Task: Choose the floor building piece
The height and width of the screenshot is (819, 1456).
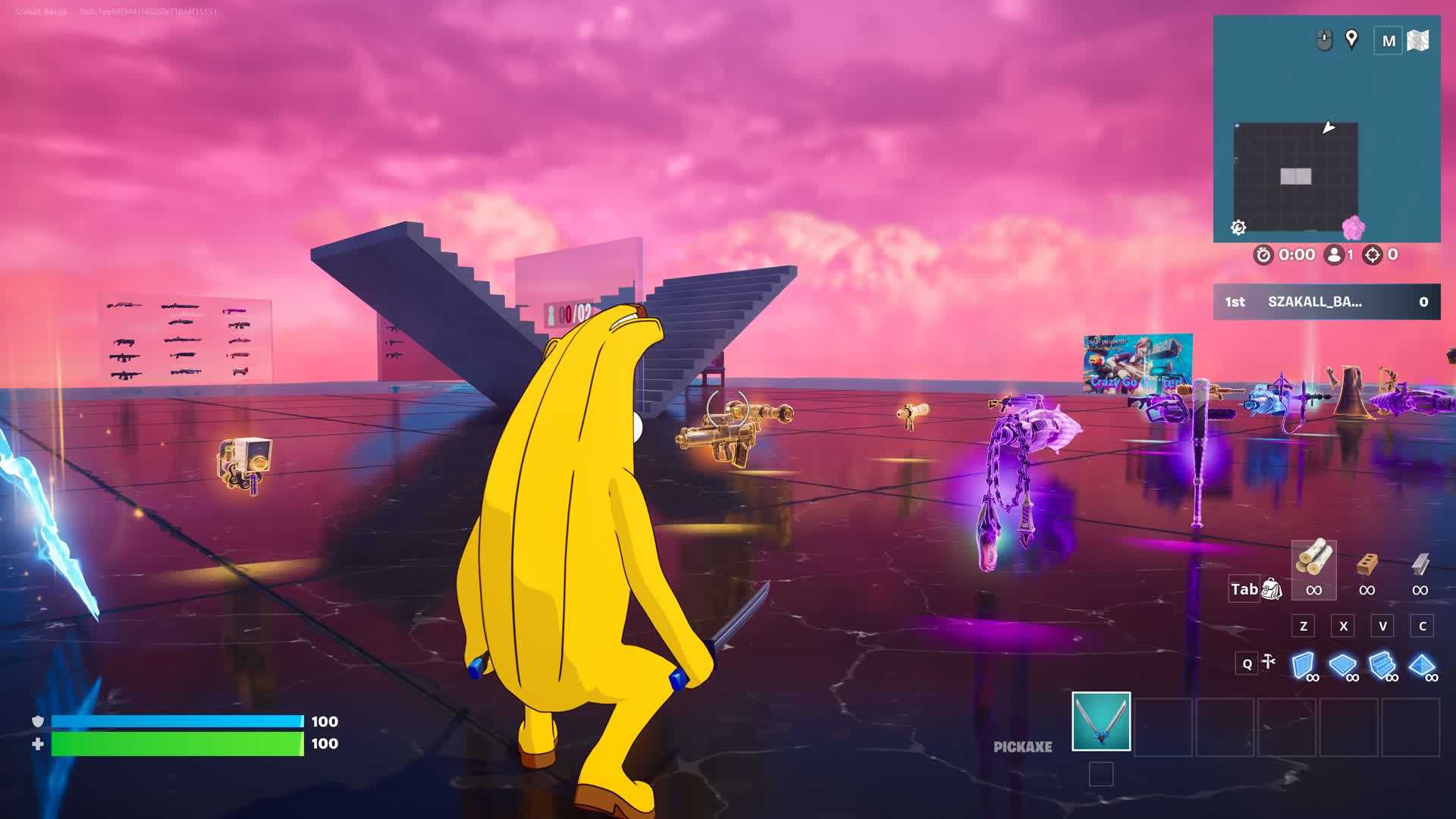Action: [1343, 665]
